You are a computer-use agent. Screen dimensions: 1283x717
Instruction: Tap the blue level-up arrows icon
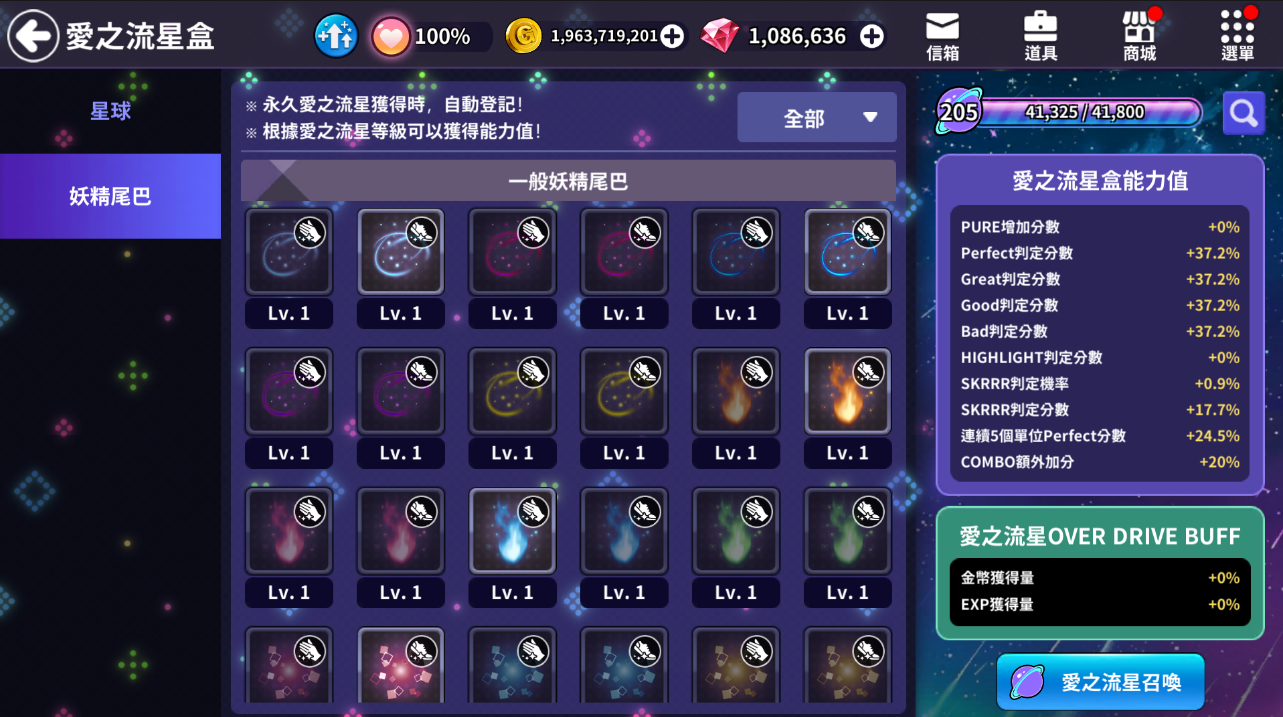(336, 37)
